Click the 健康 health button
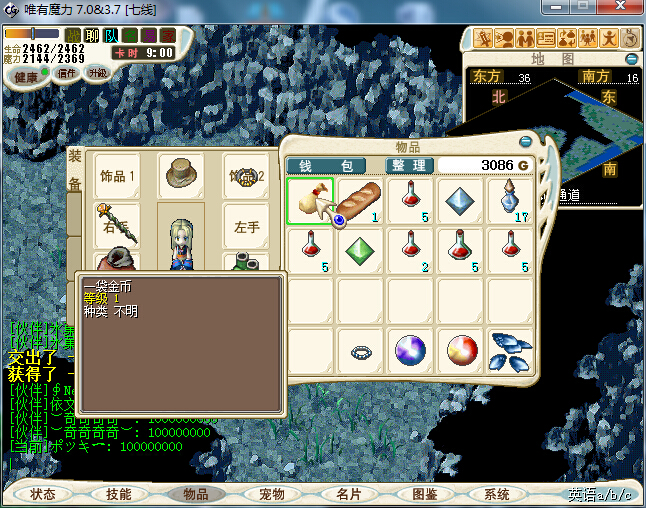 25,76
